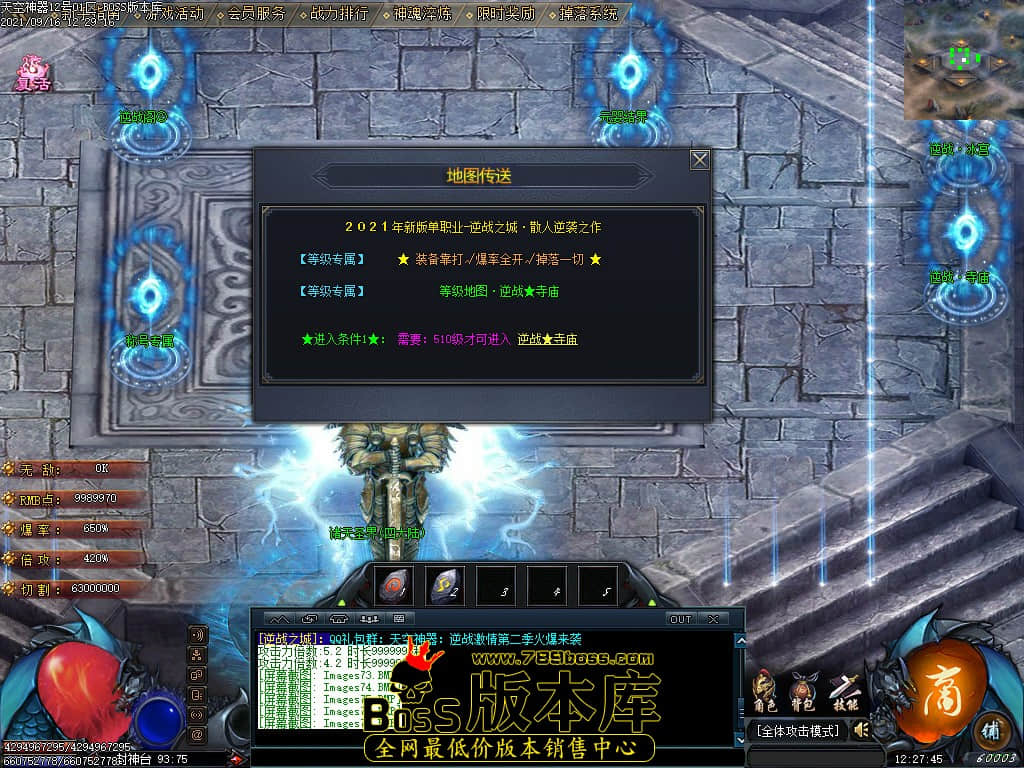Close the 地图传送 teleport window
Image resolution: width=1024 pixels, height=768 pixels.
click(700, 160)
